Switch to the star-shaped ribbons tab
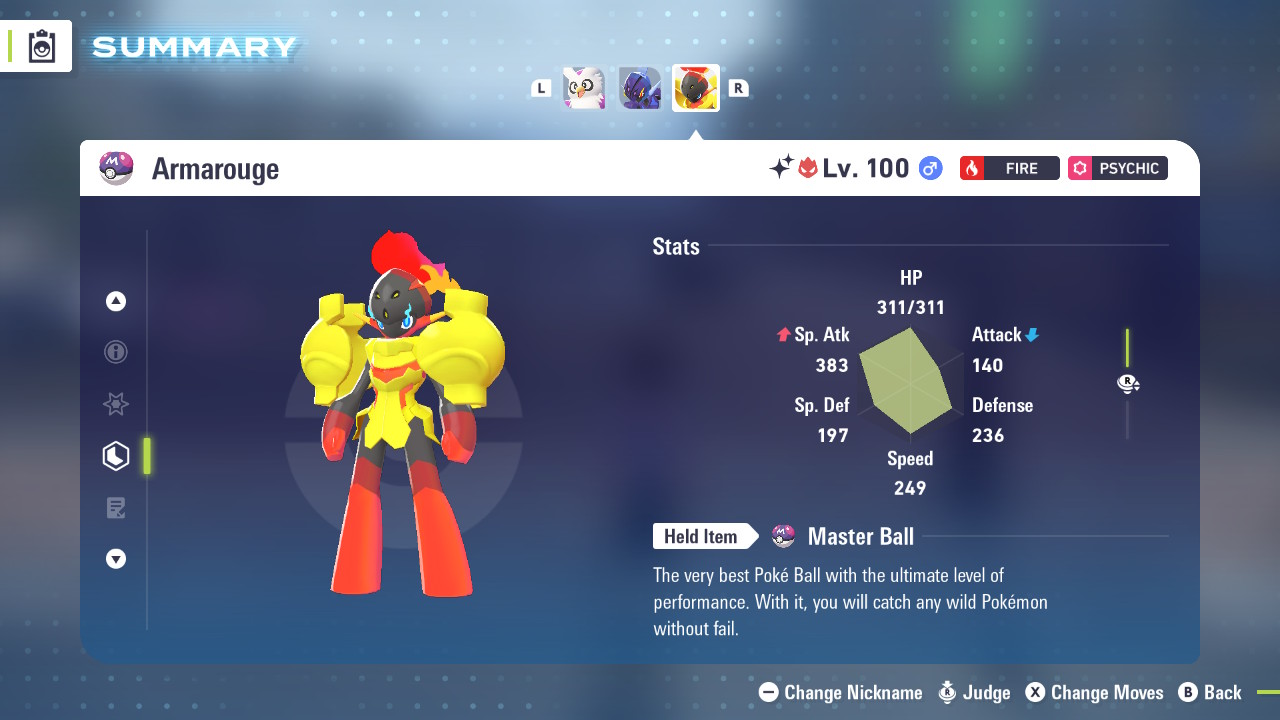Image resolution: width=1280 pixels, height=720 pixels. pyautogui.click(x=116, y=404)
